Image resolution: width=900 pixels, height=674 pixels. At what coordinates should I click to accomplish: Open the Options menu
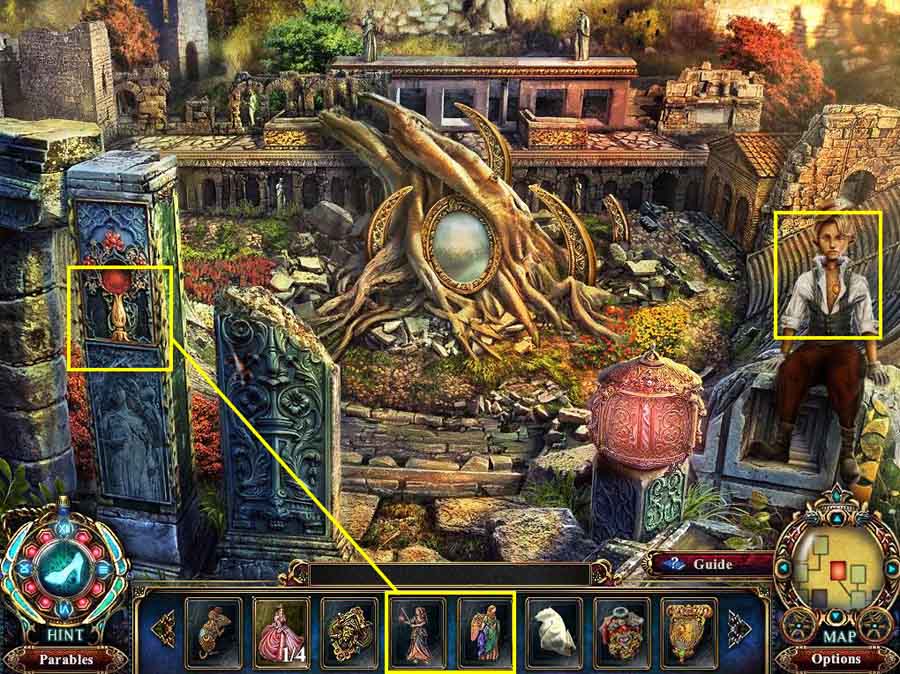[x=836, y=659]
